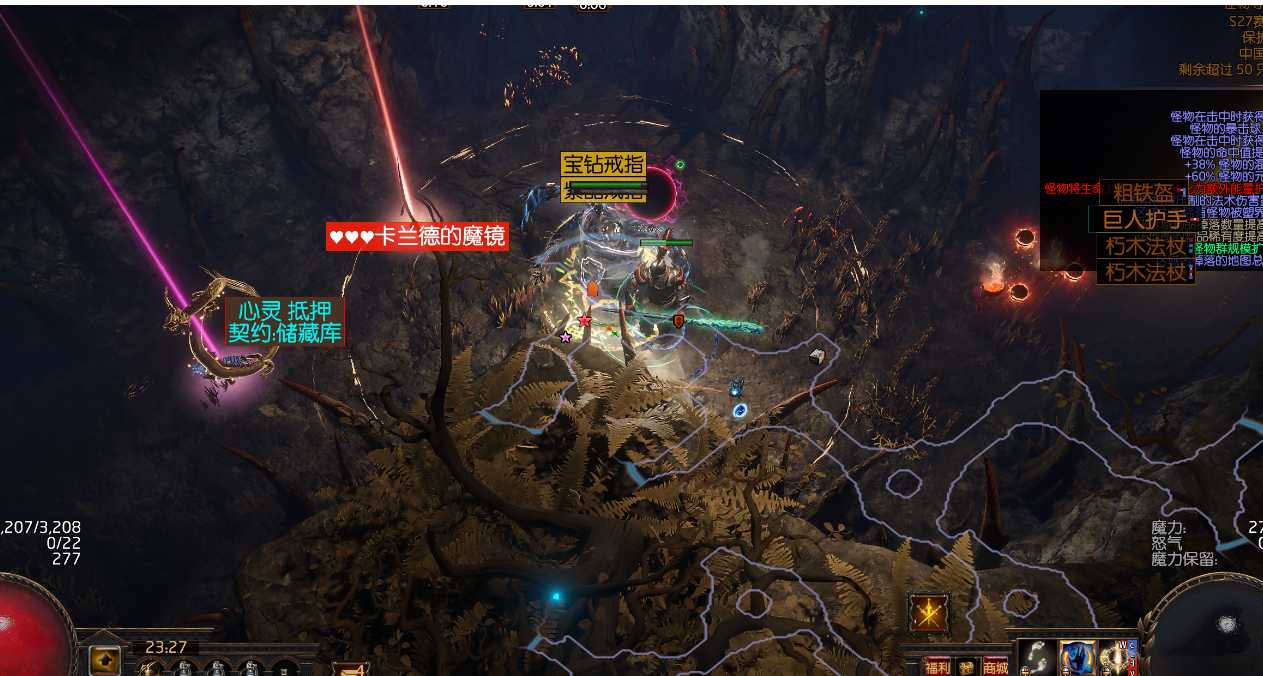Open the orange notification icon showing 4

(350, 668)
